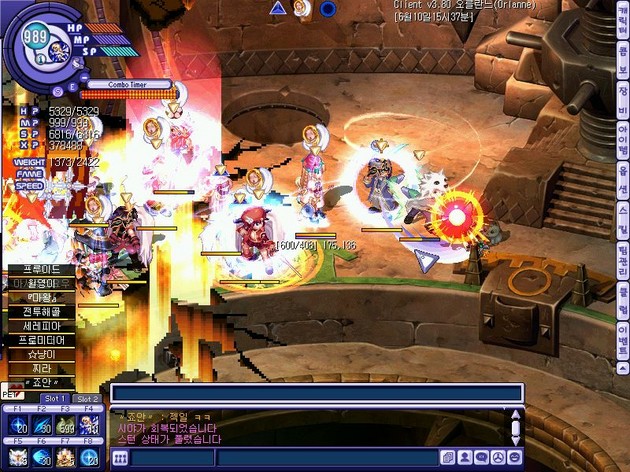Activate the F2 blue slash skill
630x472 pixels.
click(x=42, y=425)
